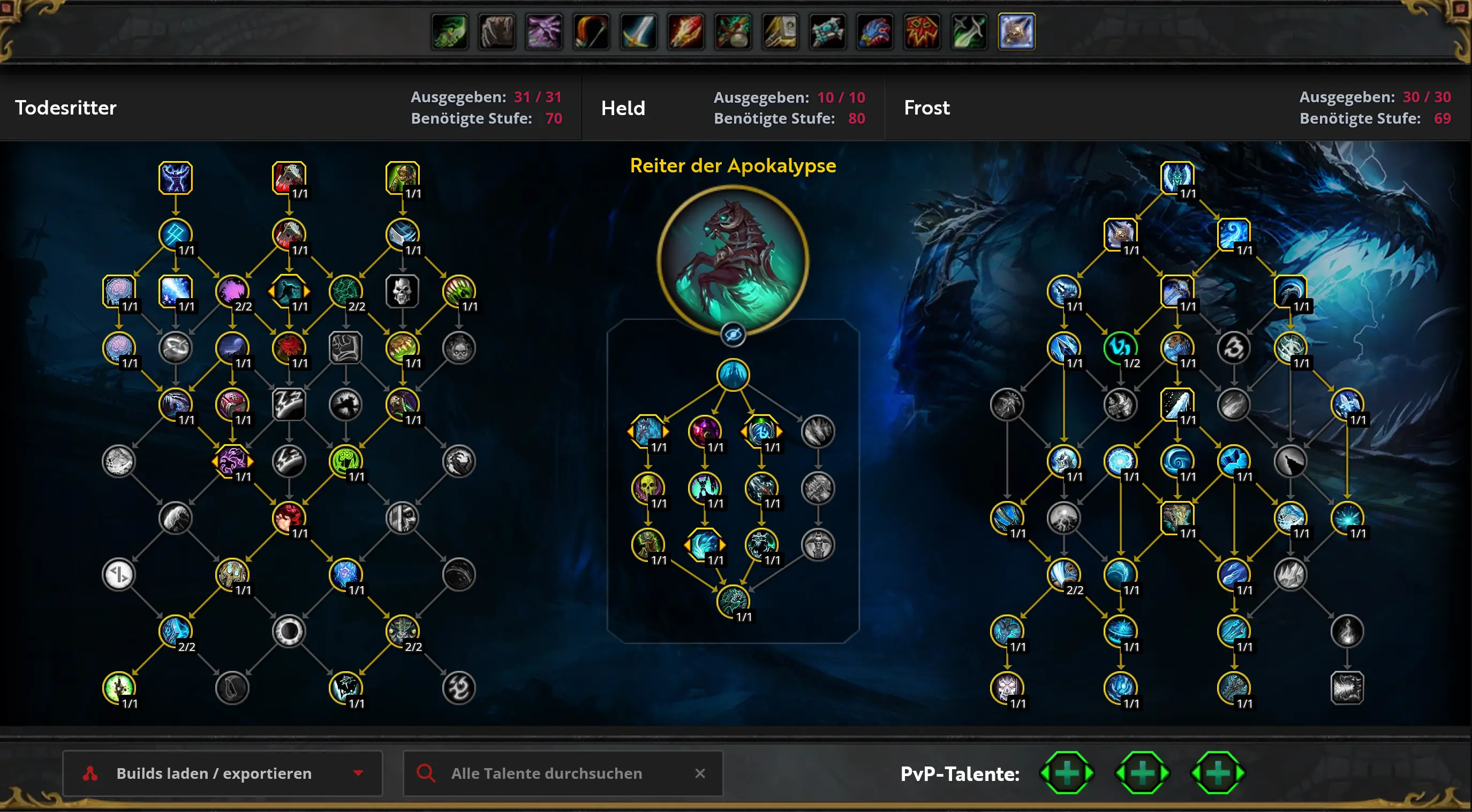Select the blue citadel hero talent at the top
Viewport: 1472px width, 812px height.
pyautogui.click(x=733, y=375)
